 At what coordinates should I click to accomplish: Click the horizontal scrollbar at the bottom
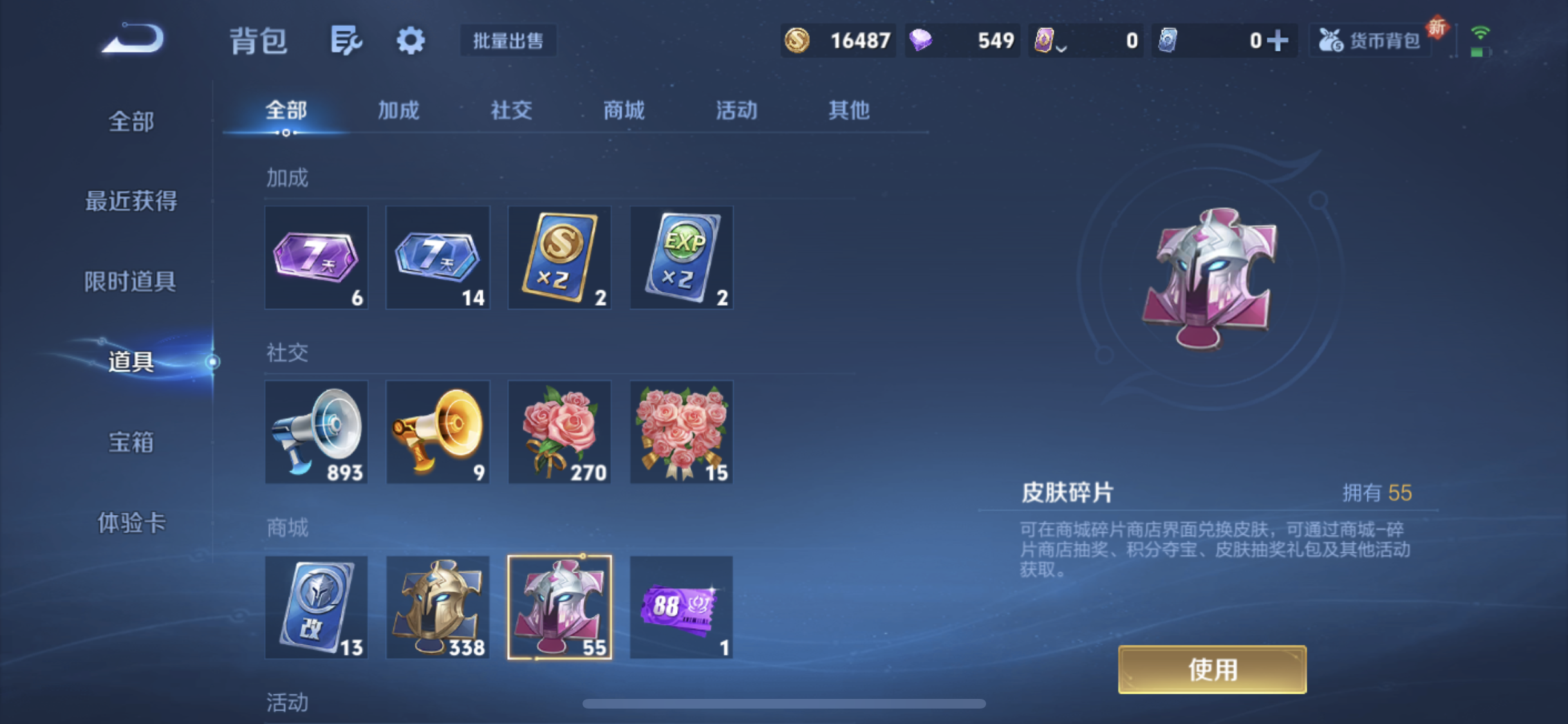coord(784,705)
